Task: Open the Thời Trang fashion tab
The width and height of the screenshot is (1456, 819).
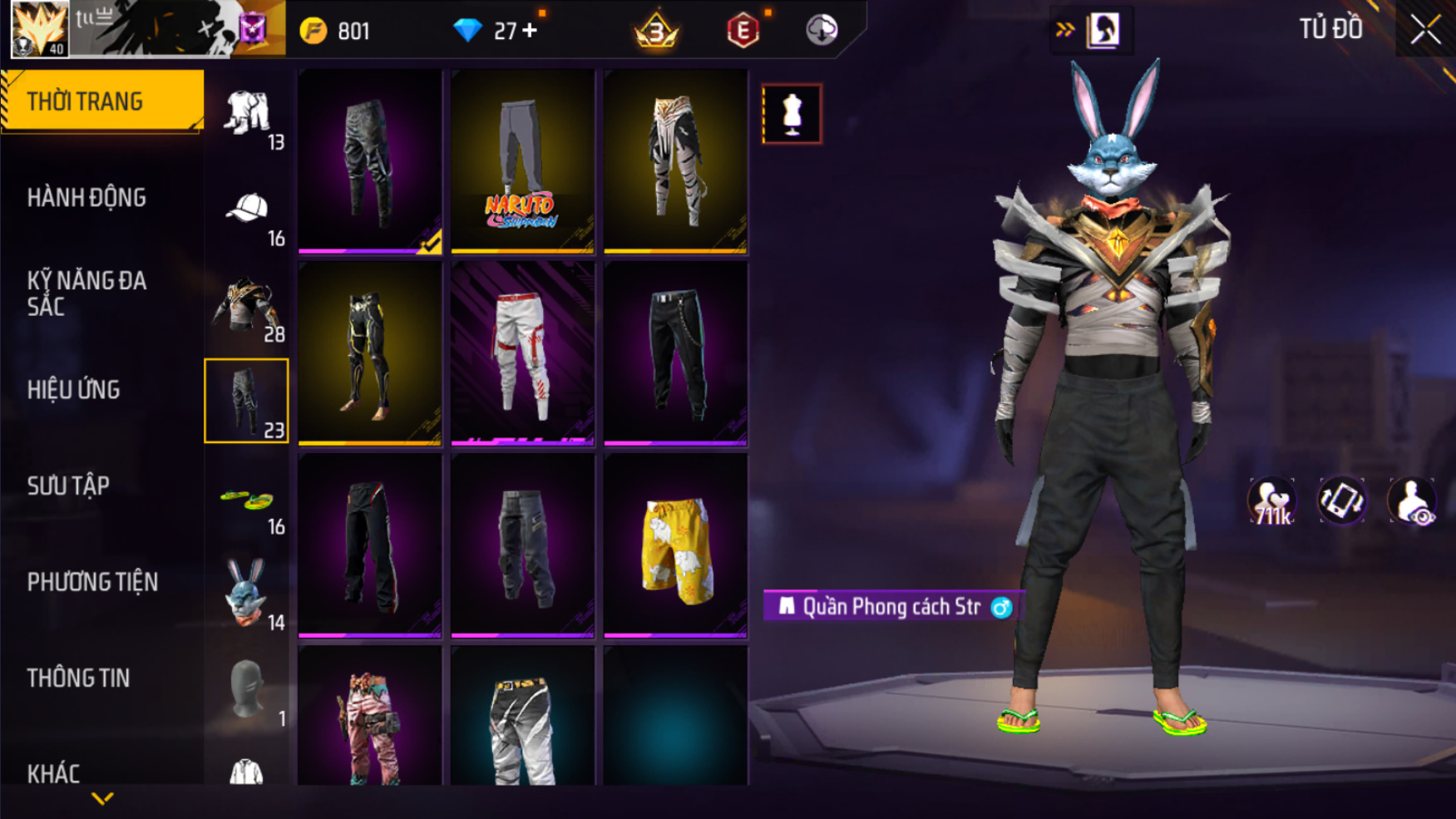Action: (x=101, y=101)
